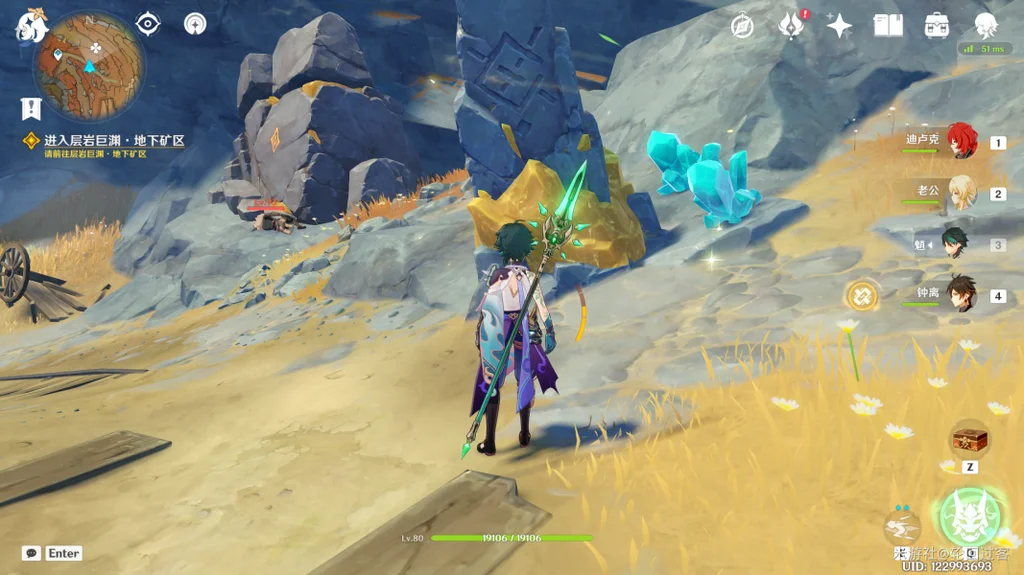Open the Wish star icon
This screenshot has height=575, width=1024.
click(839, 26)
